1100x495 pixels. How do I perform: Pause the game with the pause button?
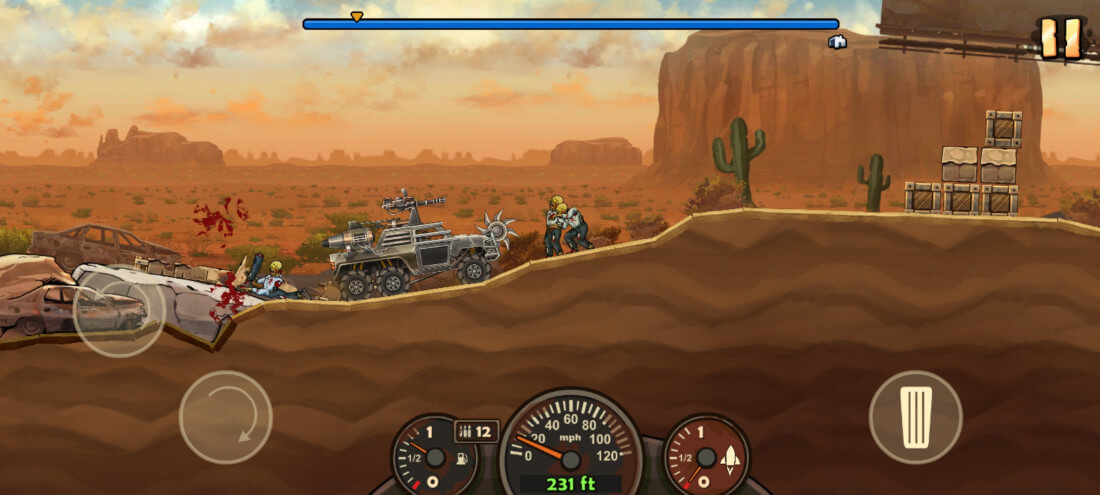(1060, 38)
